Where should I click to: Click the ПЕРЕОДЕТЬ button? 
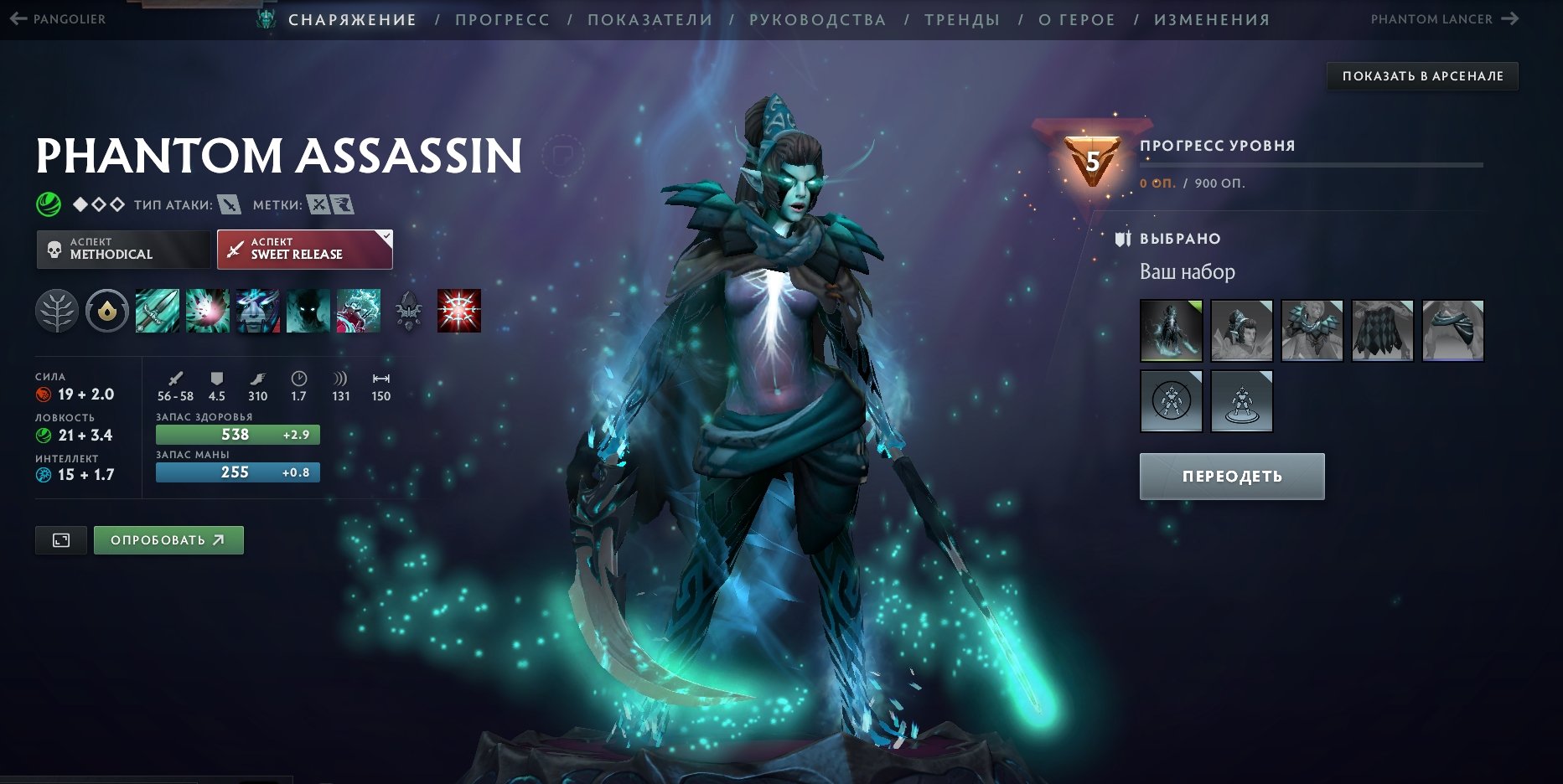1231,476
